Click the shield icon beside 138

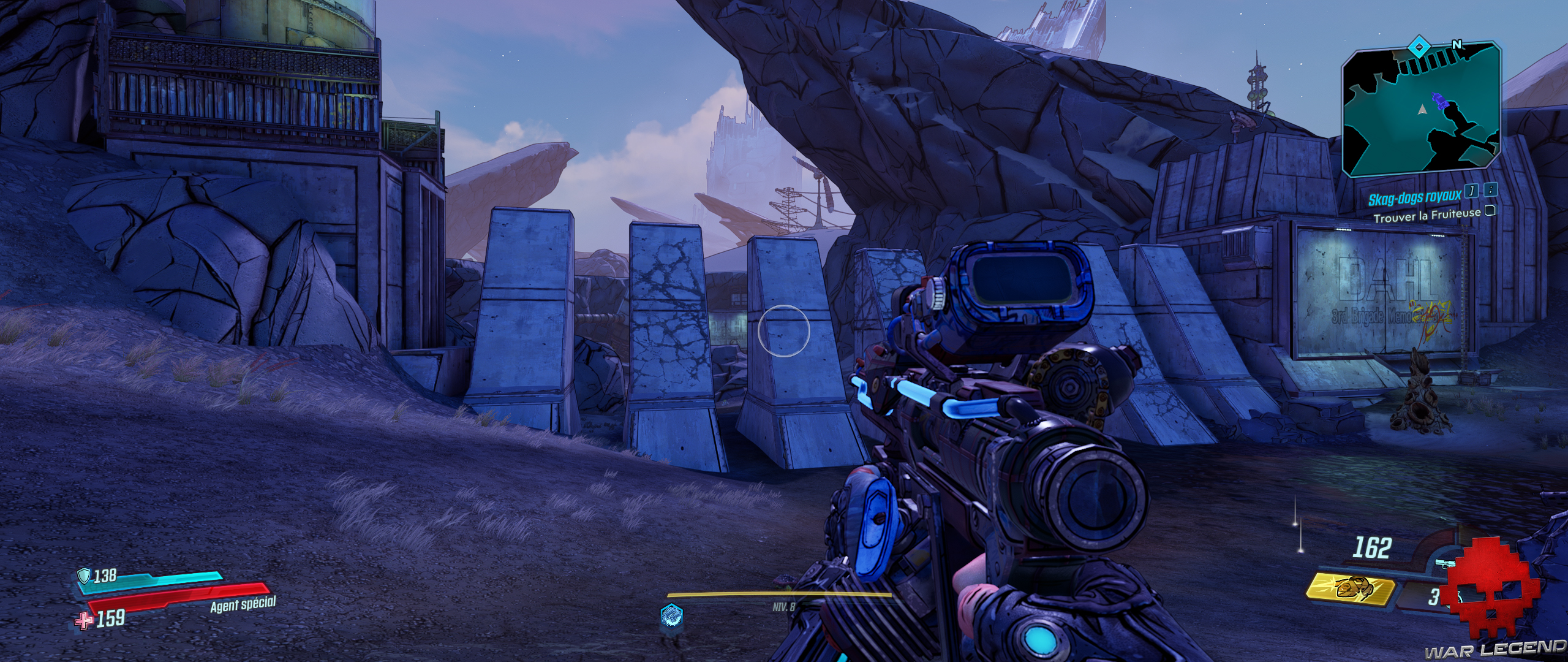(x=84, y=576)
